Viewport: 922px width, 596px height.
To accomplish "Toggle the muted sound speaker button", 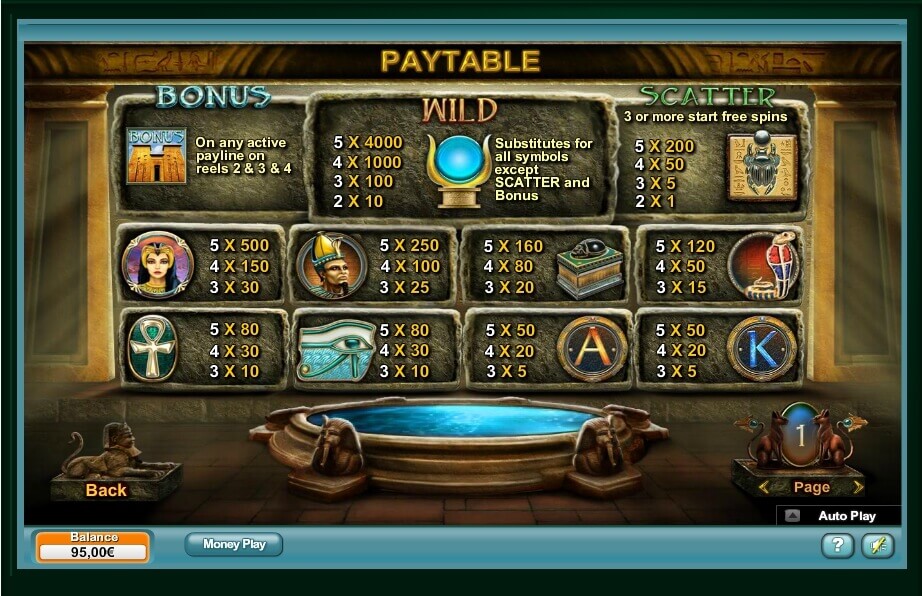I will coord(877,546).
